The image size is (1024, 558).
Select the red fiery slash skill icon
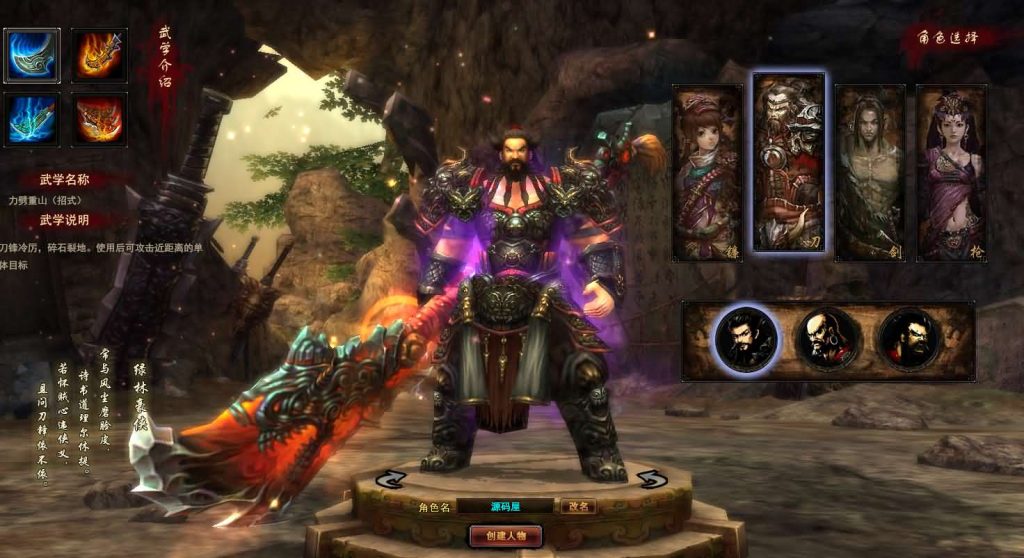pos(99,120)
